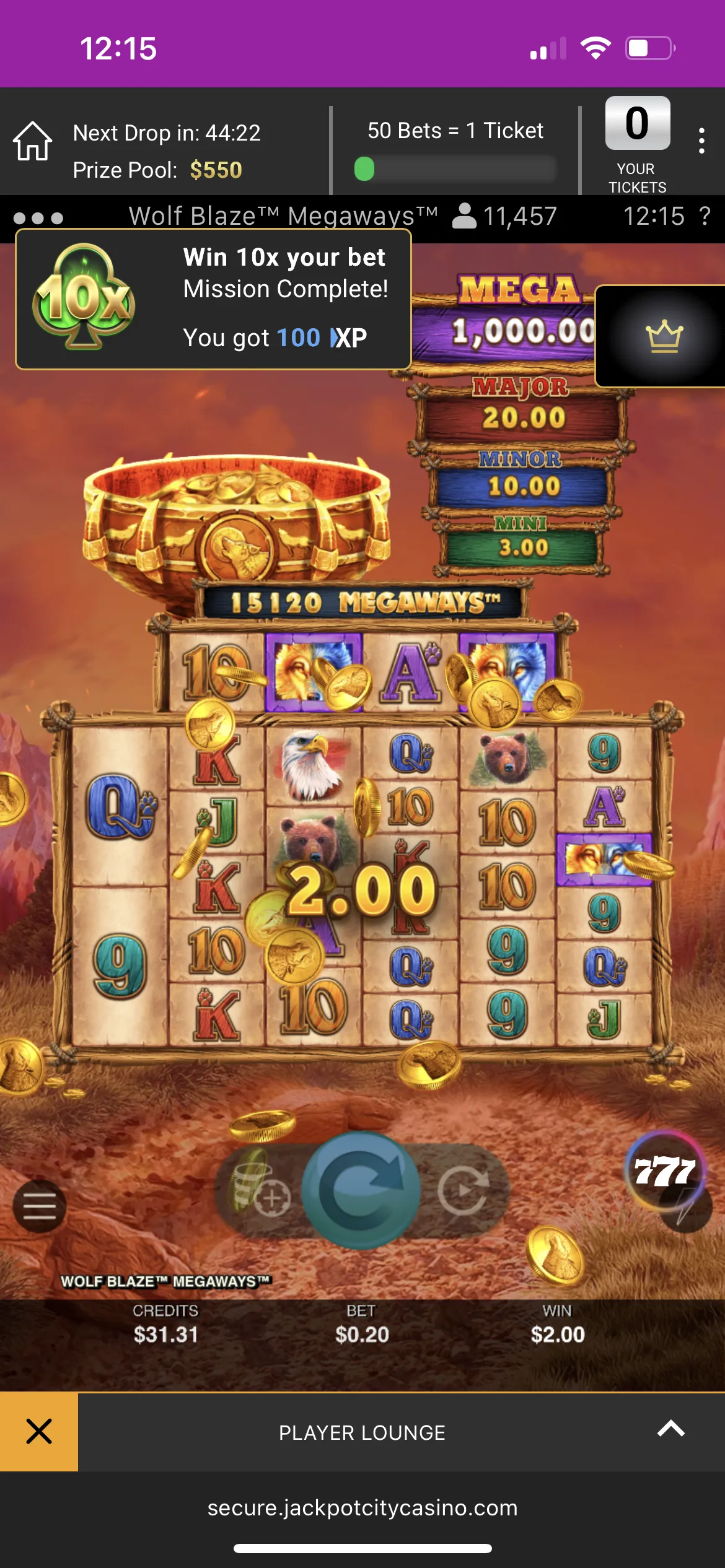The height and width of the screenshot is (1568, 725).
Task: Expand the Player Lounge panel
Action: 670,1429
